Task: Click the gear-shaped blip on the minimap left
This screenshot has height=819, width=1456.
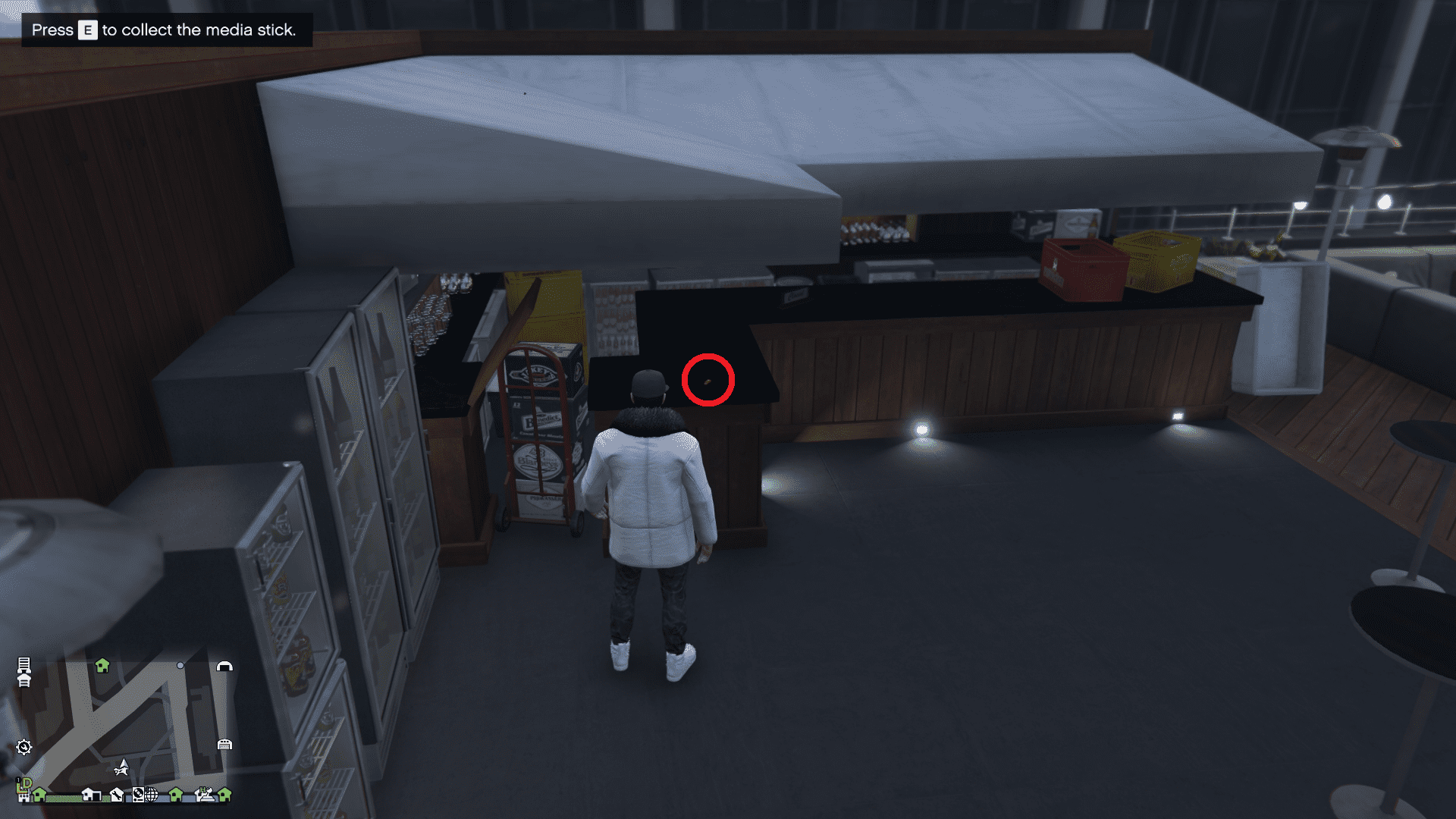Action: coord(24,746)
